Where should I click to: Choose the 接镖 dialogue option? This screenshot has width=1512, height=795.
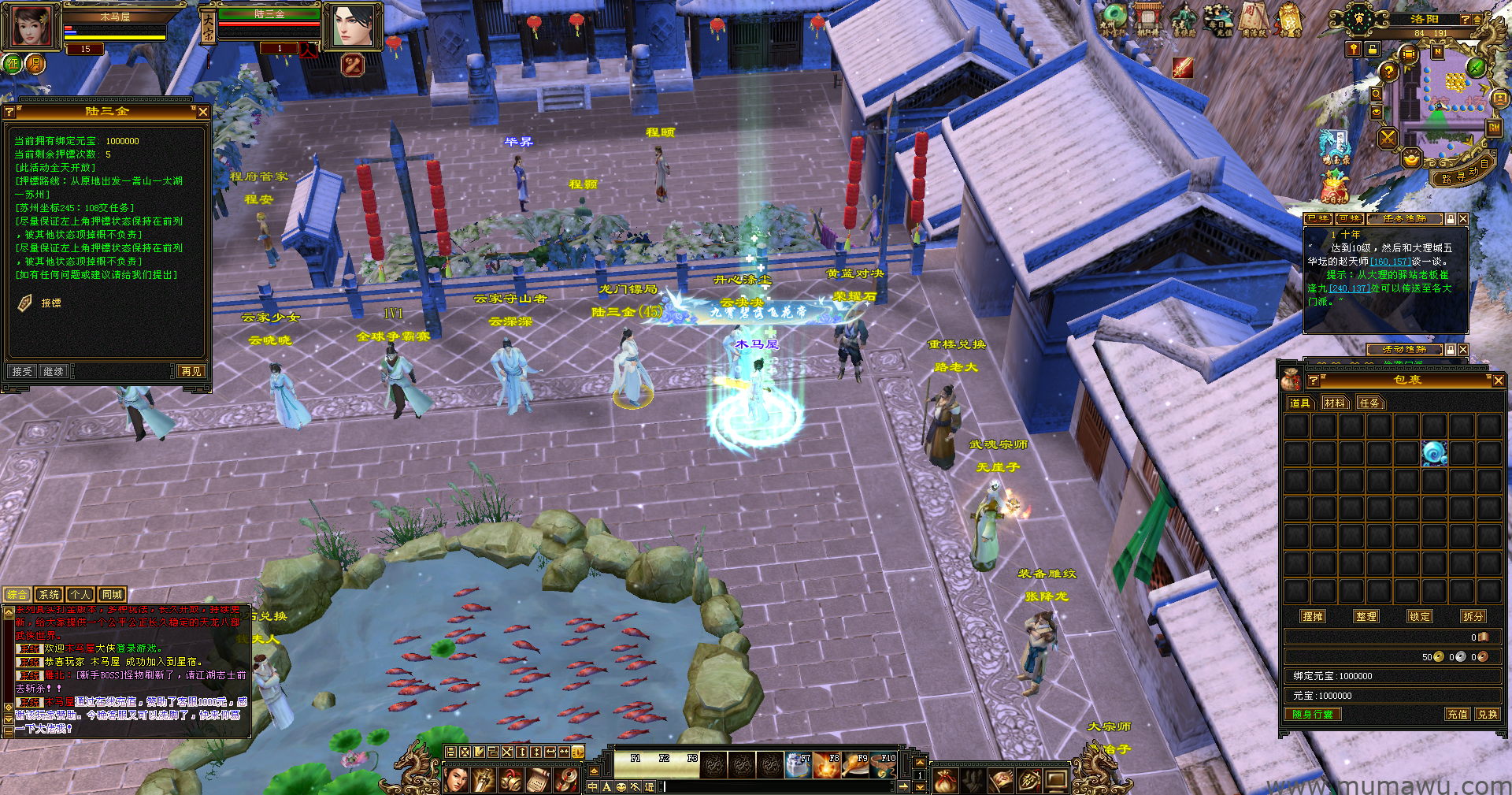[x=50, y=303]
